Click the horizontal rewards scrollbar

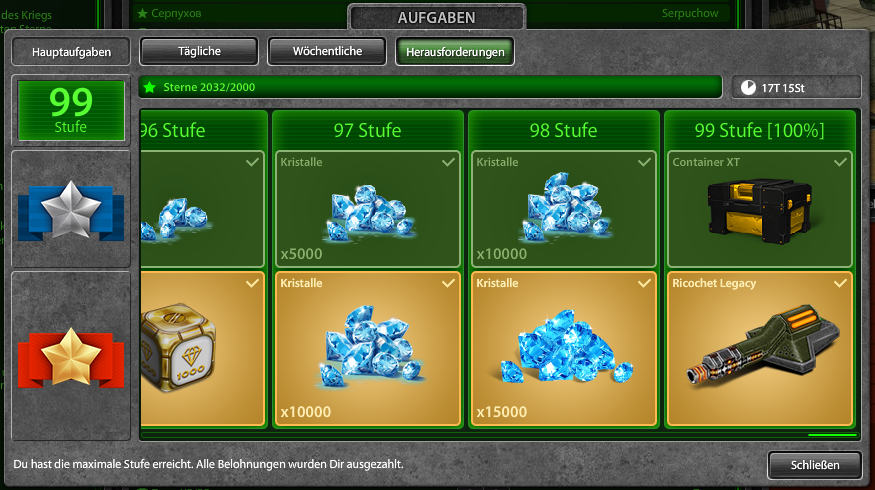tap(832, 435)
